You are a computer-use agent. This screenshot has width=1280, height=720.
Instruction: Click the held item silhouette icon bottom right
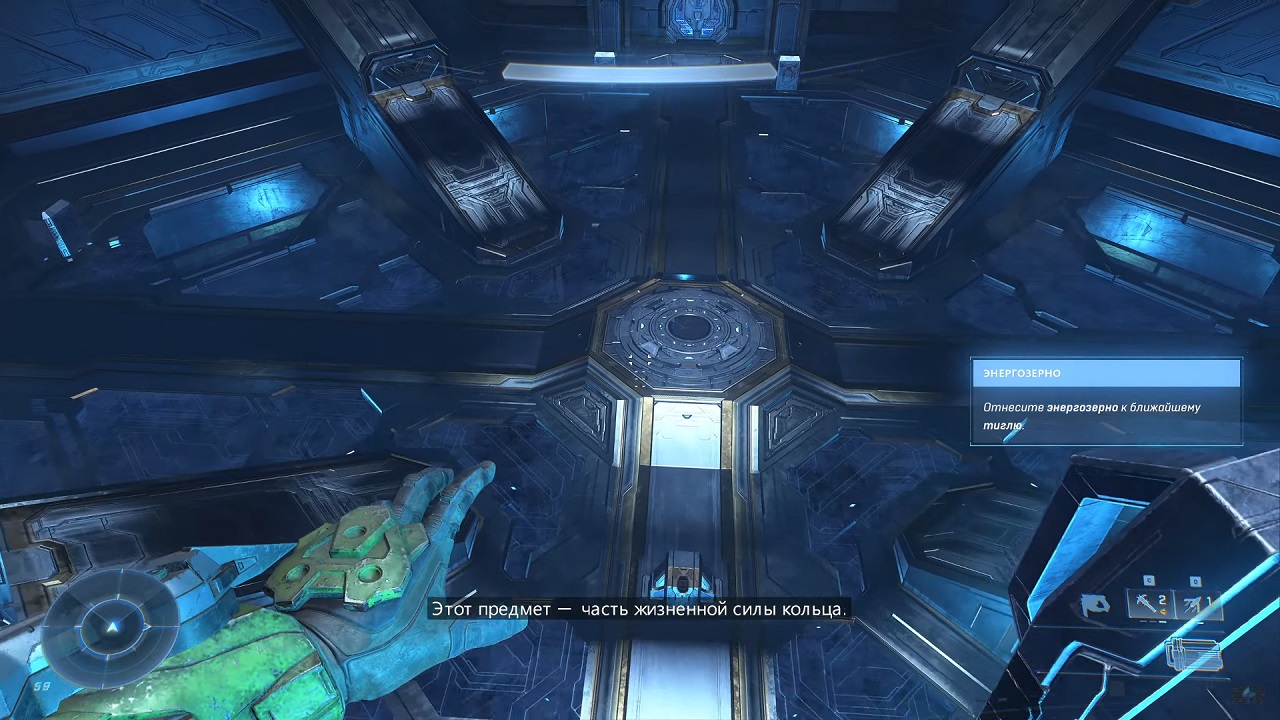click(x=1193, y=653)
